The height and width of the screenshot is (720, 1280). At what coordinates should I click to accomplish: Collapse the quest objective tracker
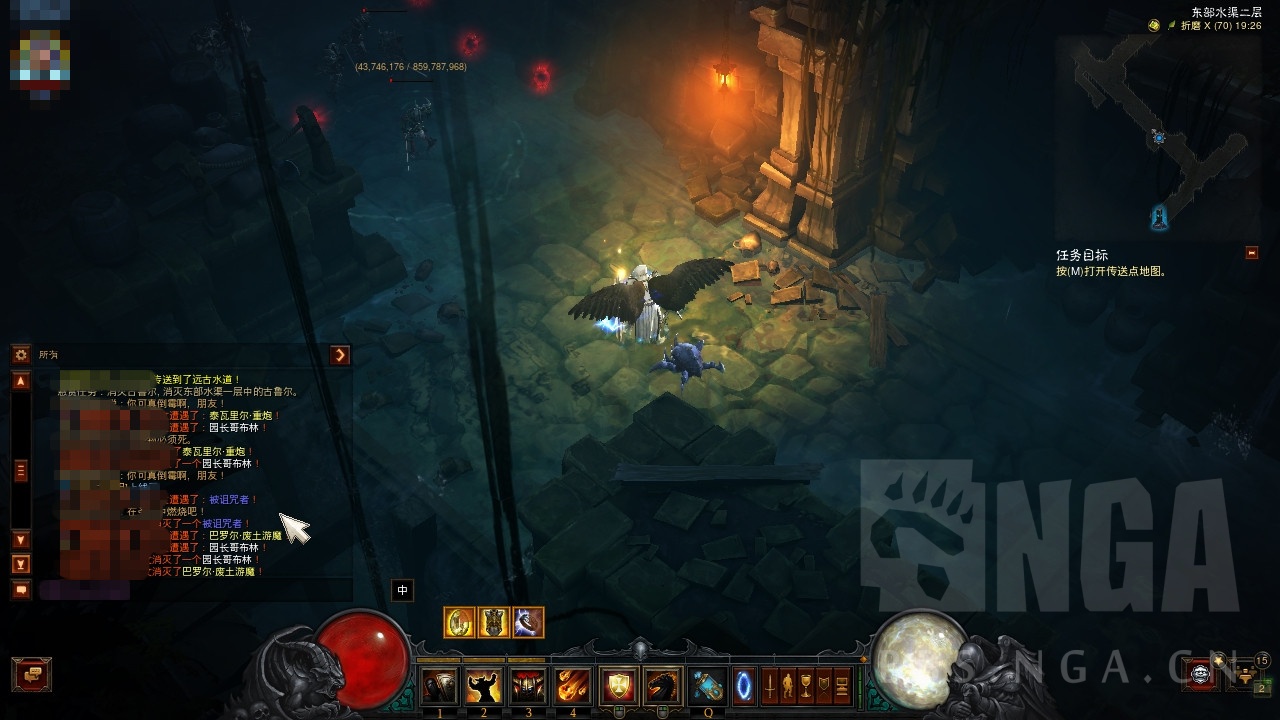click(1252, 253)
